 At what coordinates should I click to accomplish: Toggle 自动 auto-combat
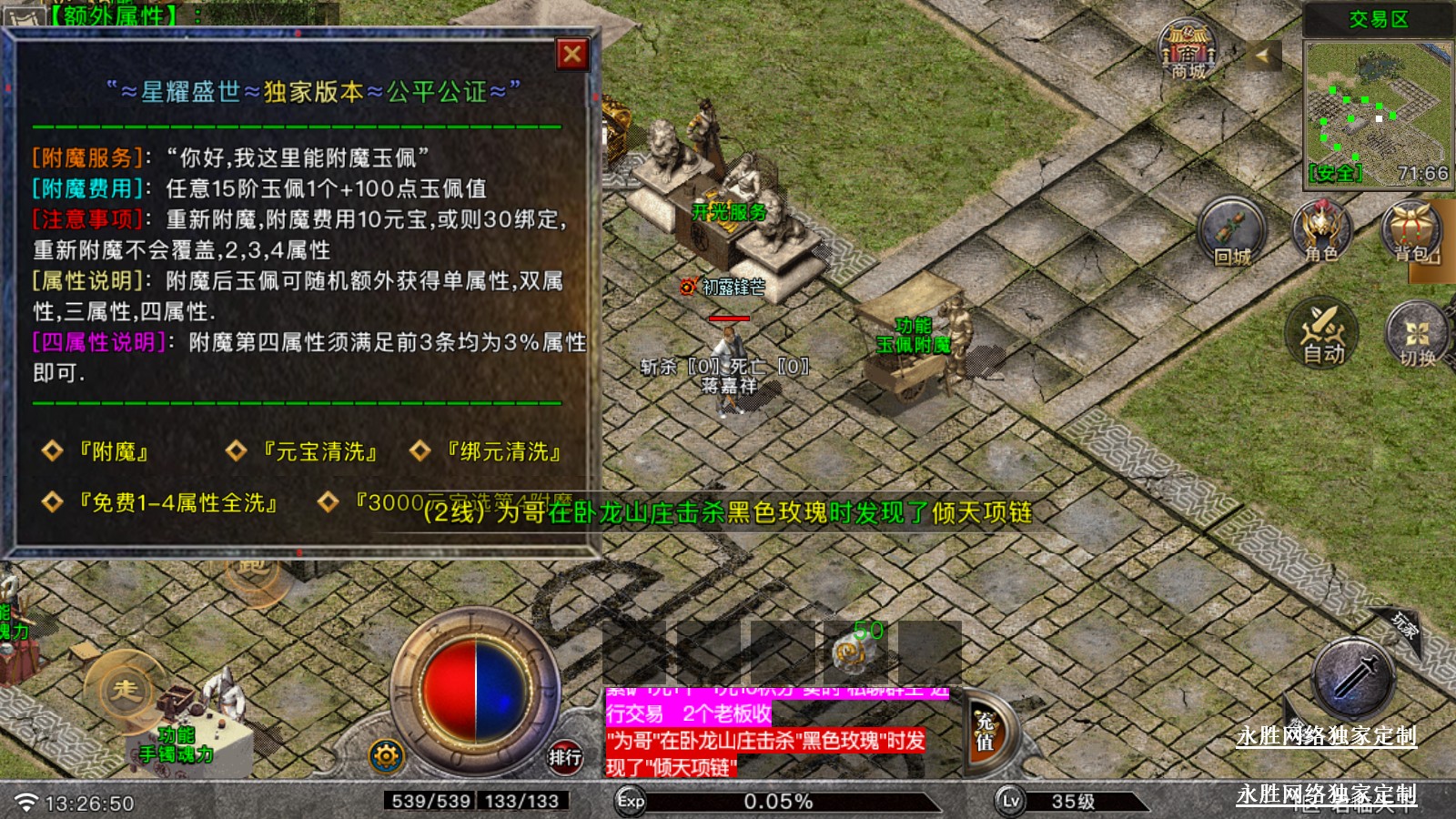[x=1322, y=333]
